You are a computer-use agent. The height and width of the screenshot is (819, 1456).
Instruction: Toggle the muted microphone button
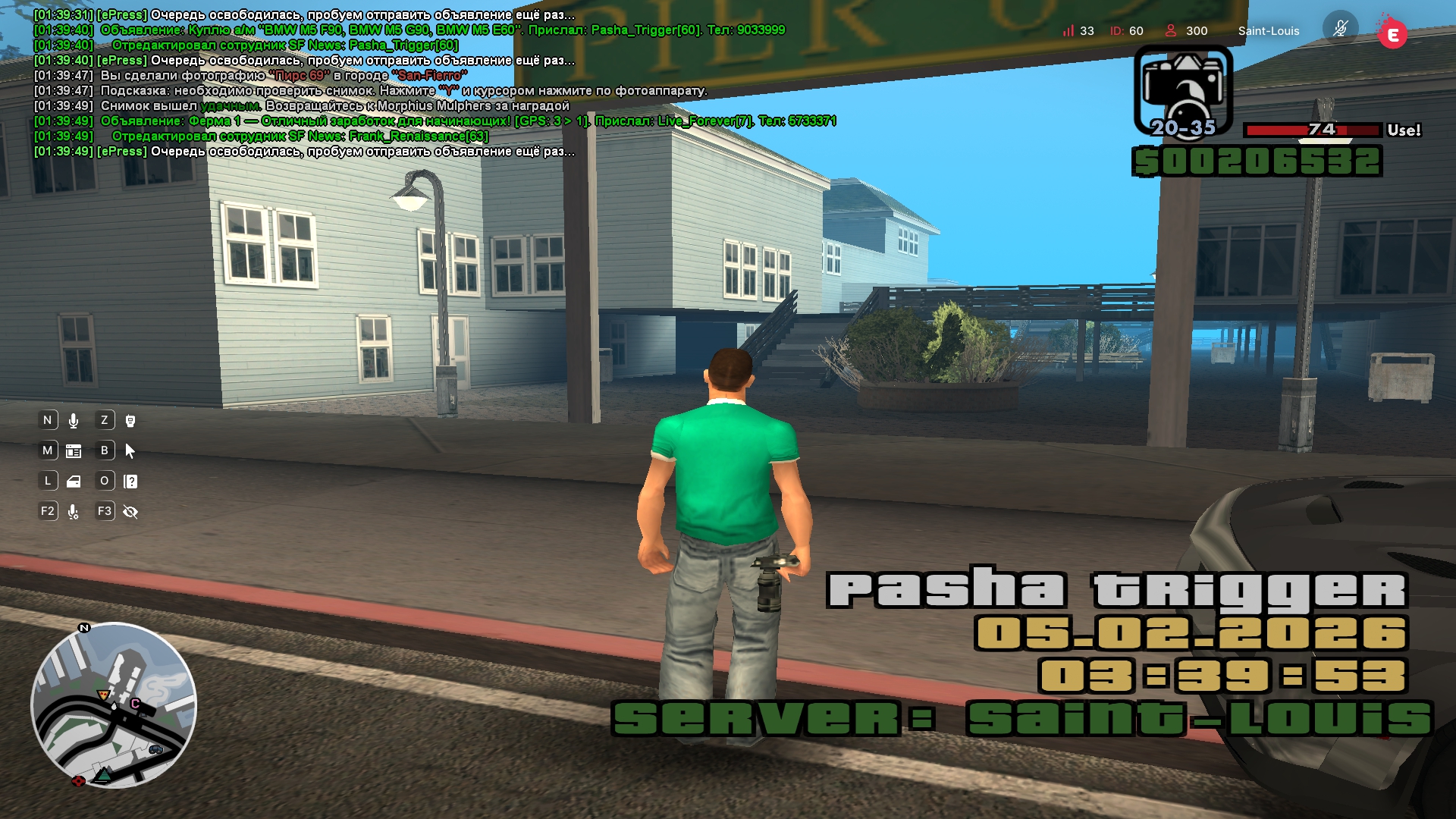pyautogui.click(x=1340, y=29)
